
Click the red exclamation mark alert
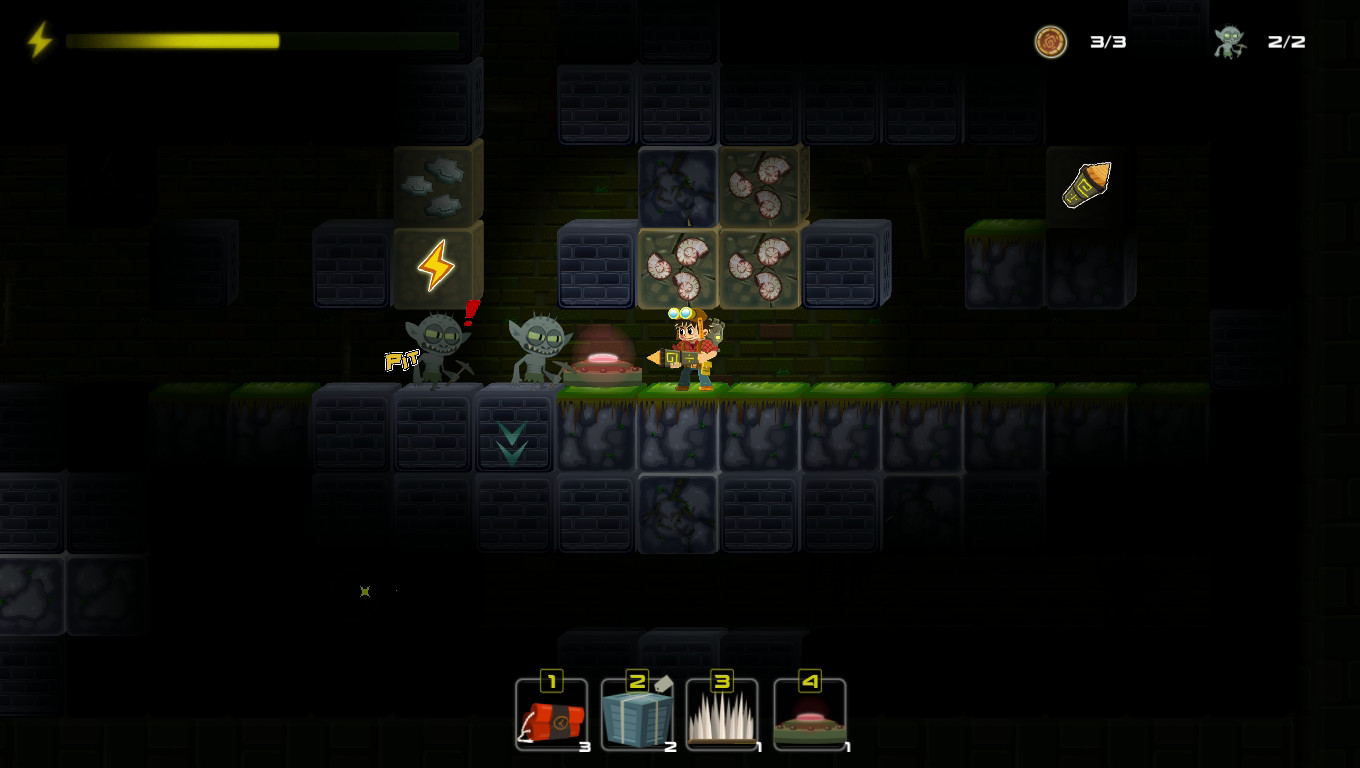470,310
